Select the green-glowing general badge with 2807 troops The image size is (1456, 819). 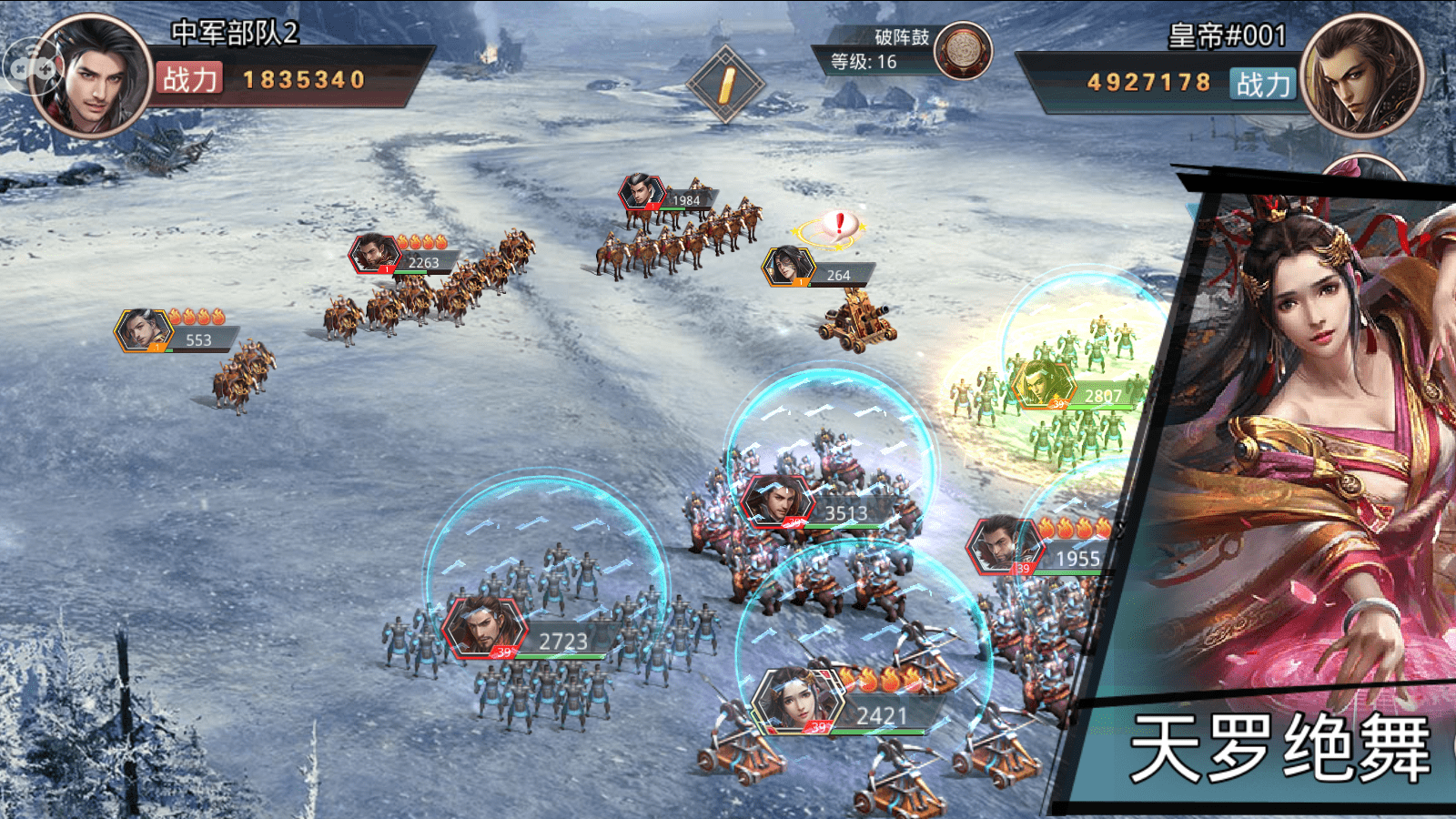click(1043, 384)
